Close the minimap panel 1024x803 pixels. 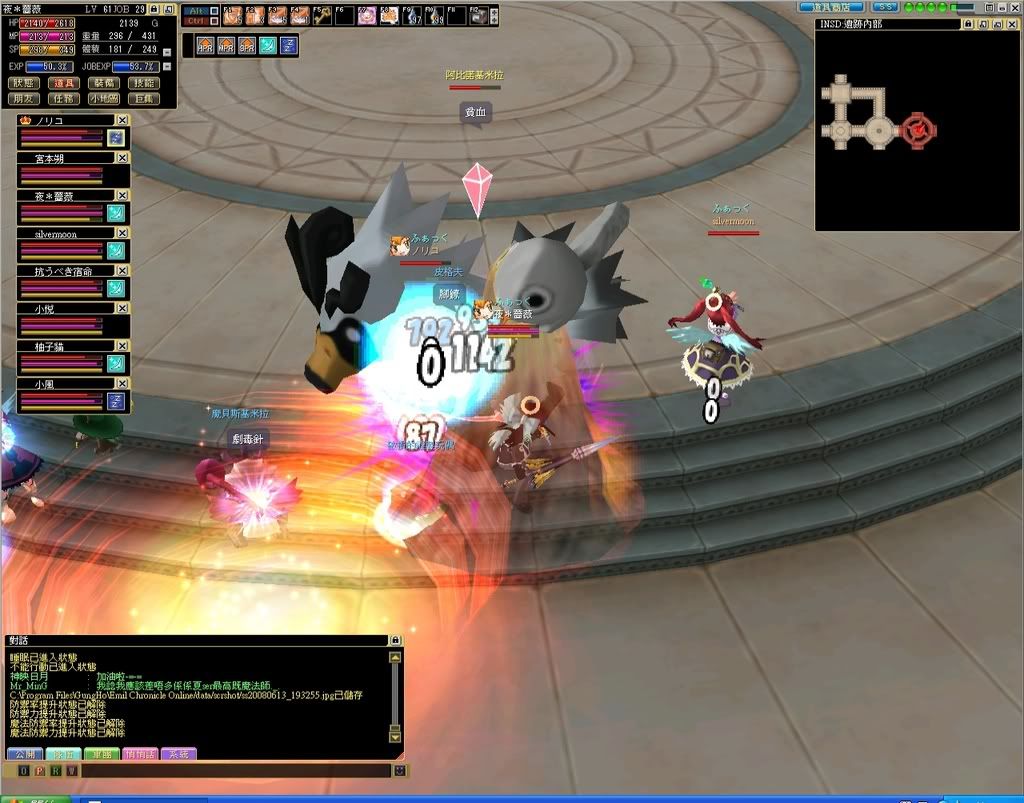[x=1011, y=24]
